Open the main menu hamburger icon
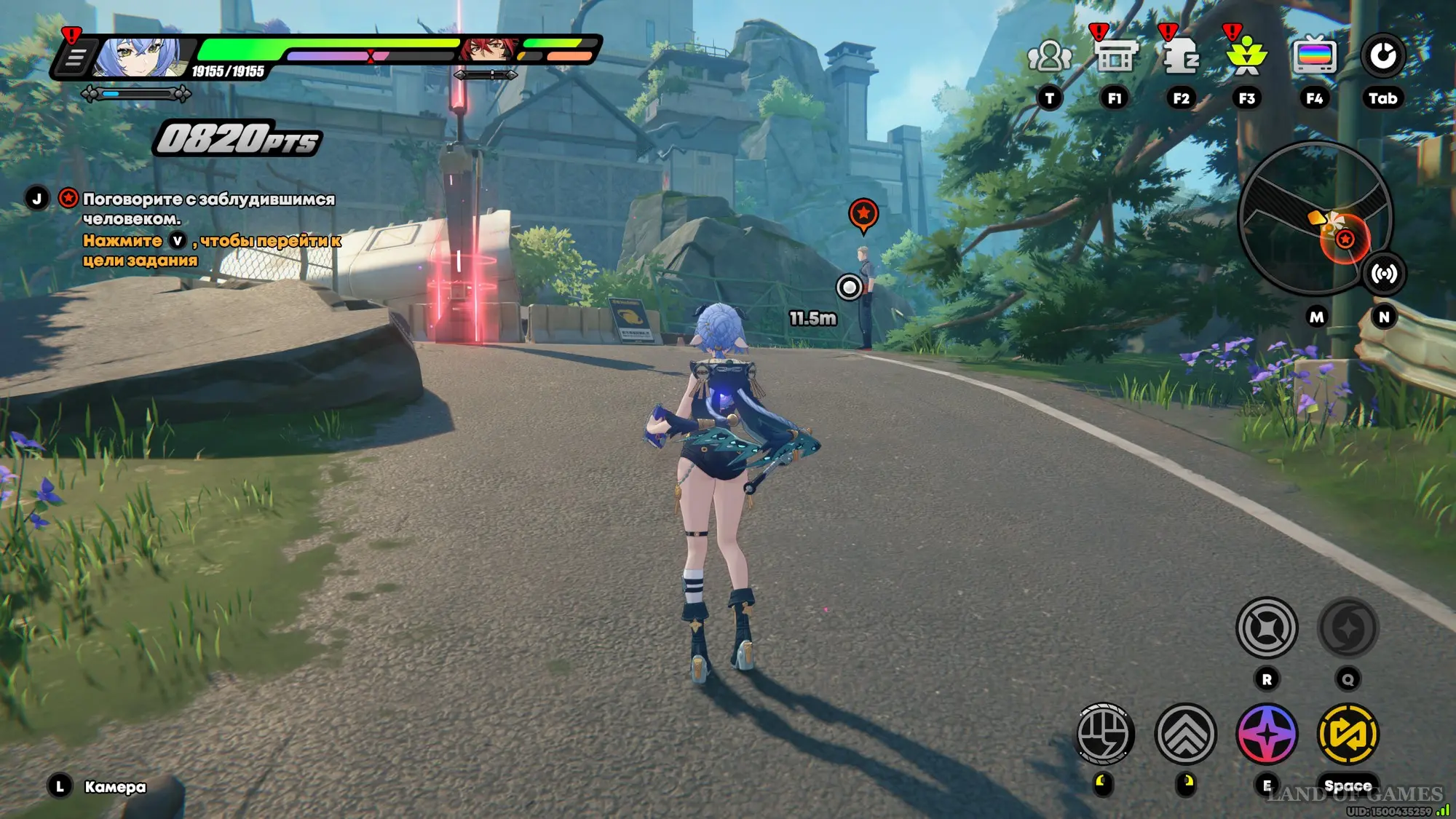Screen dimensions: 1456x819 click(x=75, y=58)
